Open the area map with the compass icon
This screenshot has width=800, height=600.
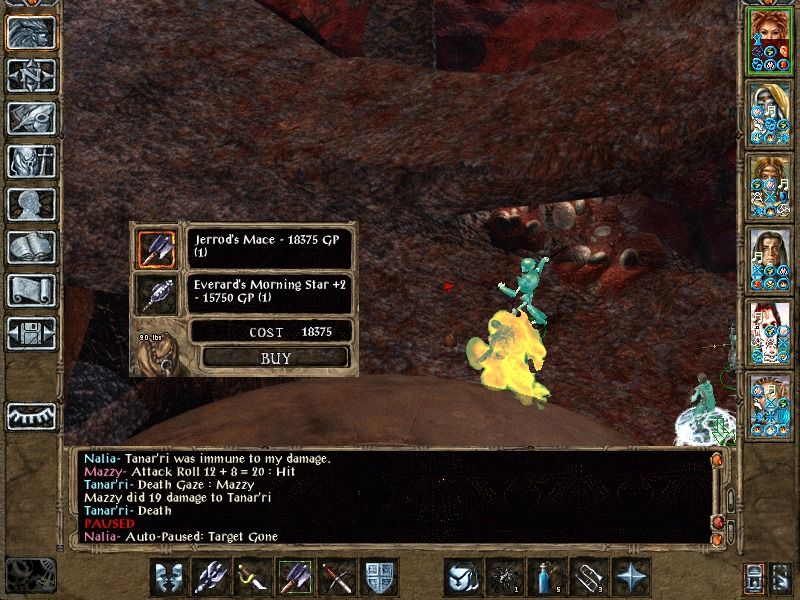(x=31, y=76)
